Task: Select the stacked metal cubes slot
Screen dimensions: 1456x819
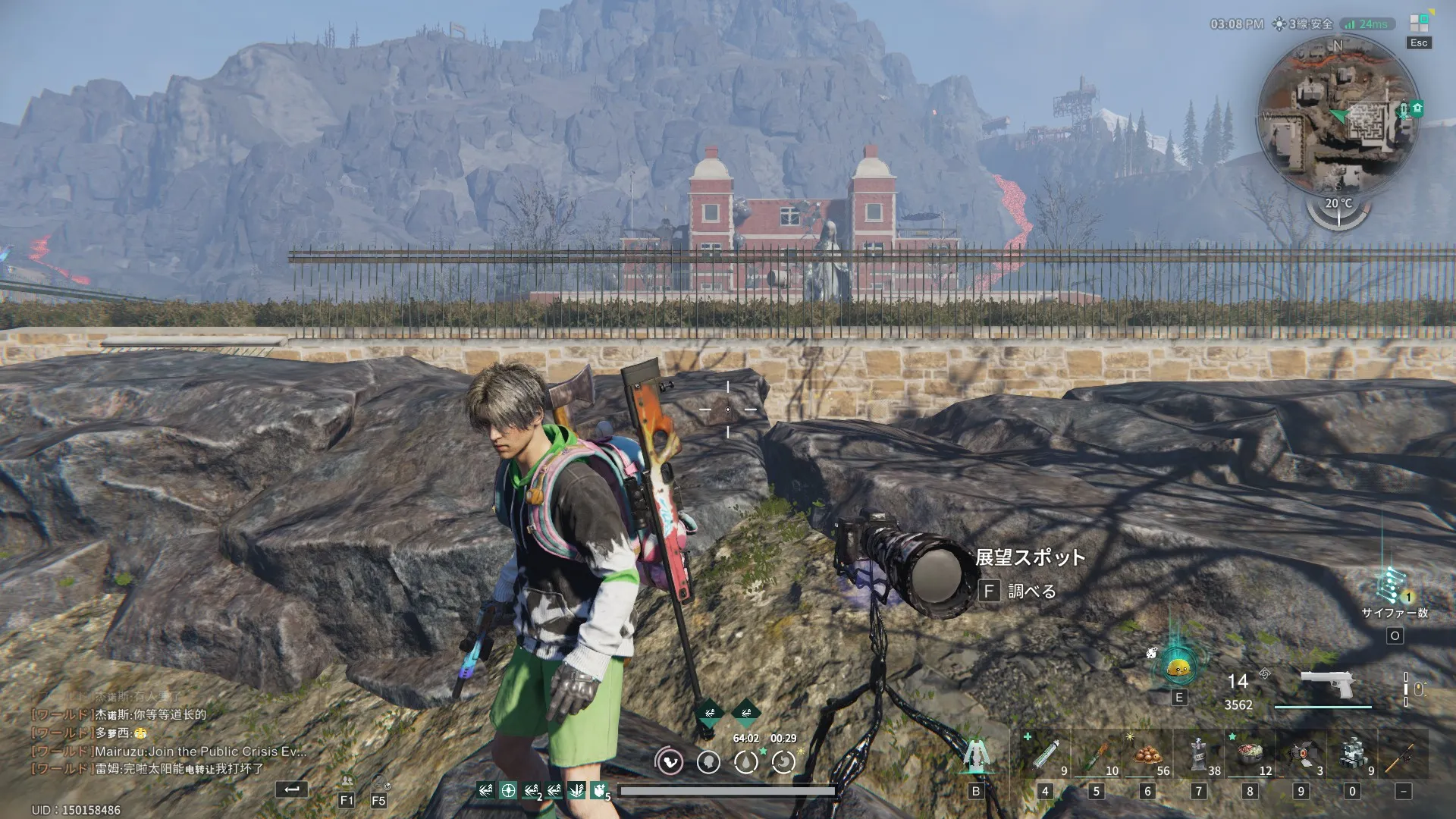Action: (1352, 754)
